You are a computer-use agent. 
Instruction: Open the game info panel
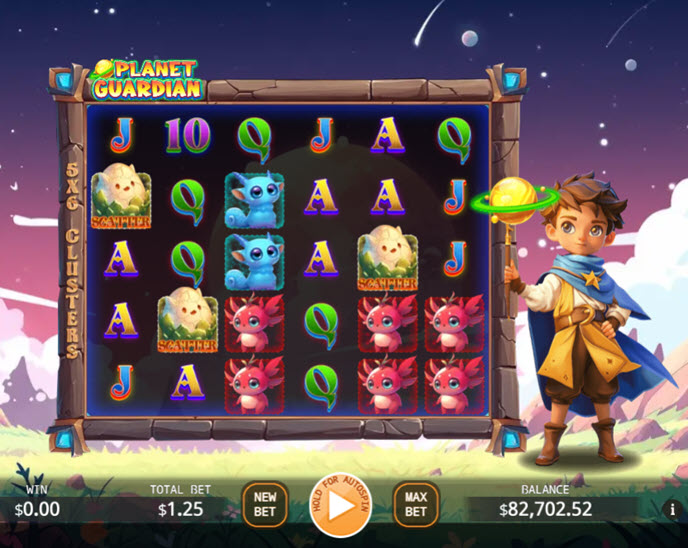672,509
